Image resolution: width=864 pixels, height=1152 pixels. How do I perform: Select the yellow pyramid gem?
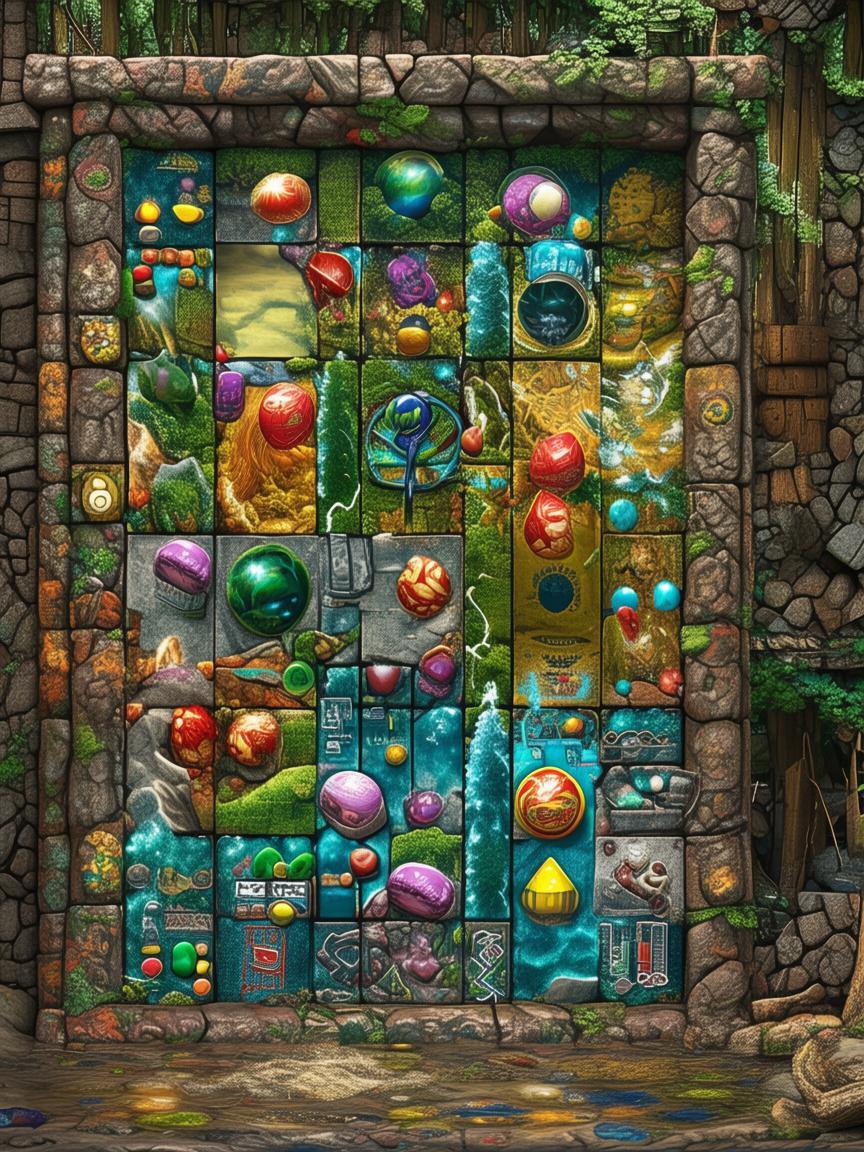click(x=550, y=888)
